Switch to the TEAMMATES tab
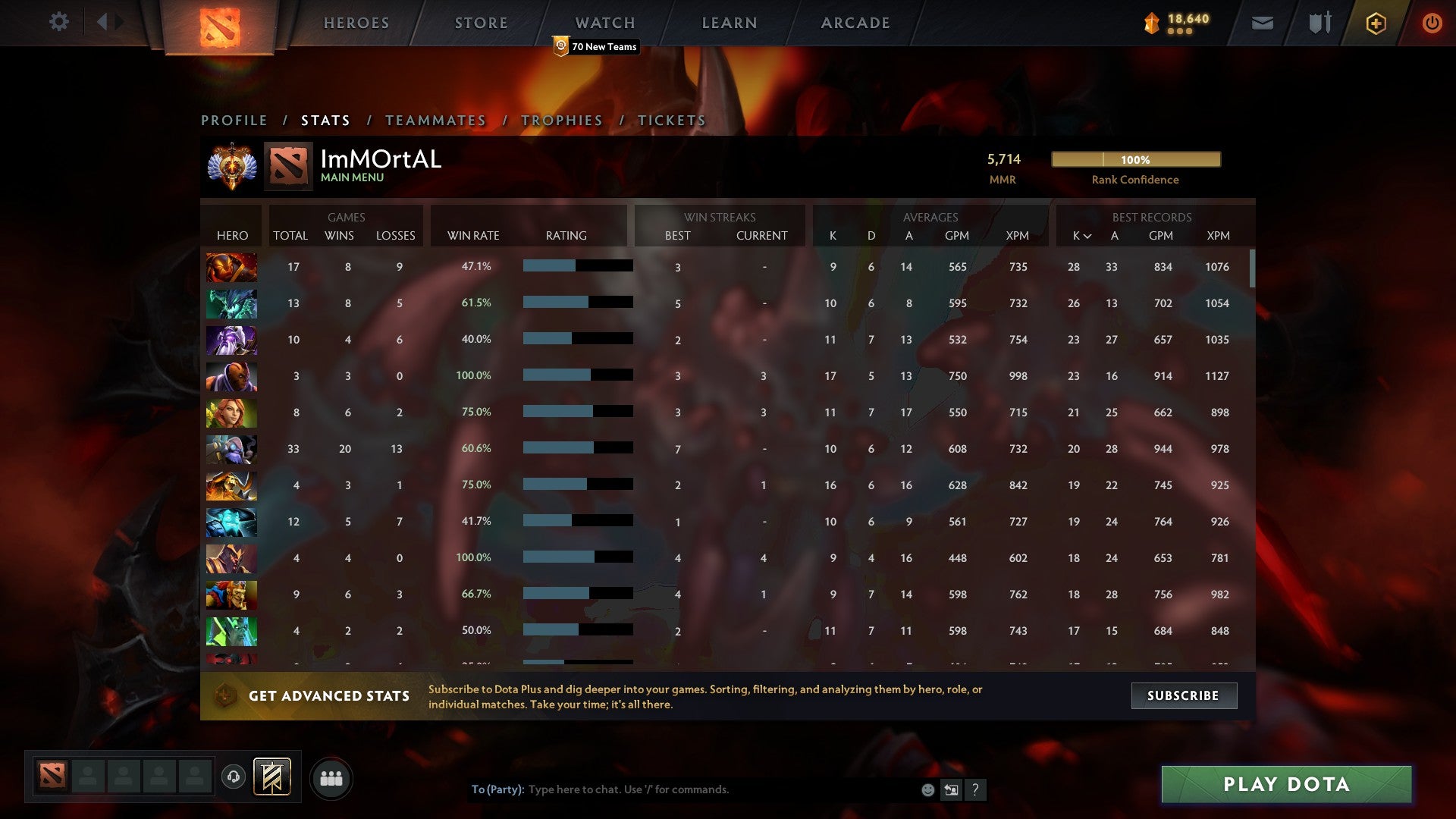The height and width of the screenshot is (819, 1456). (436, 120)
